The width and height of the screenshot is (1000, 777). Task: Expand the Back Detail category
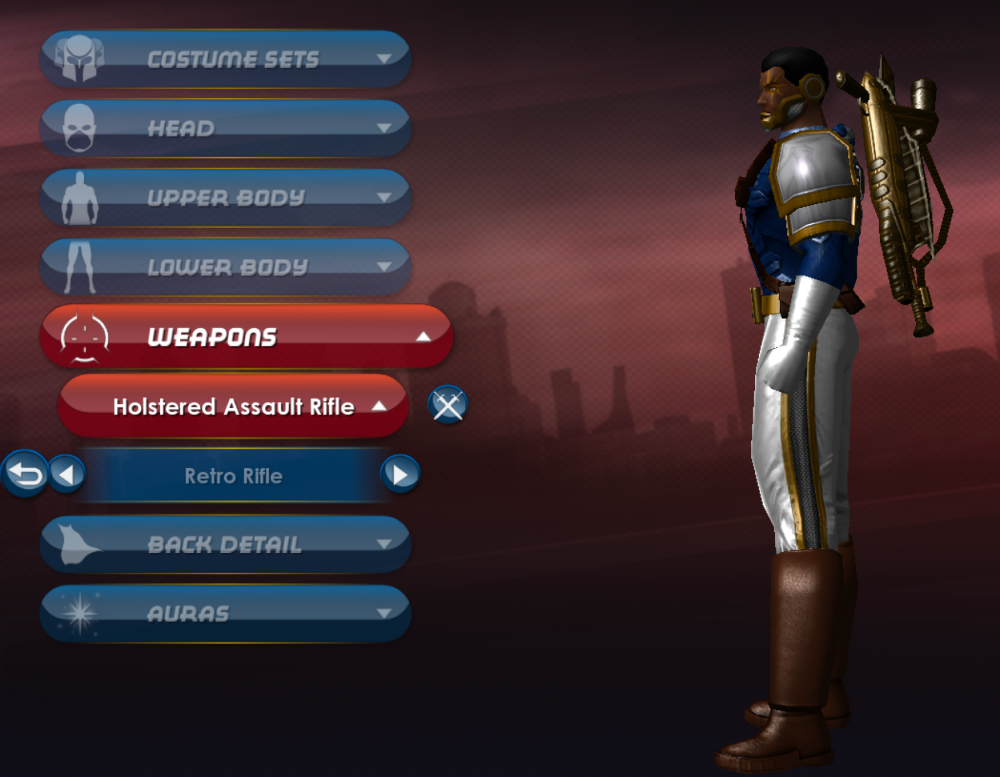click(225, 544)
